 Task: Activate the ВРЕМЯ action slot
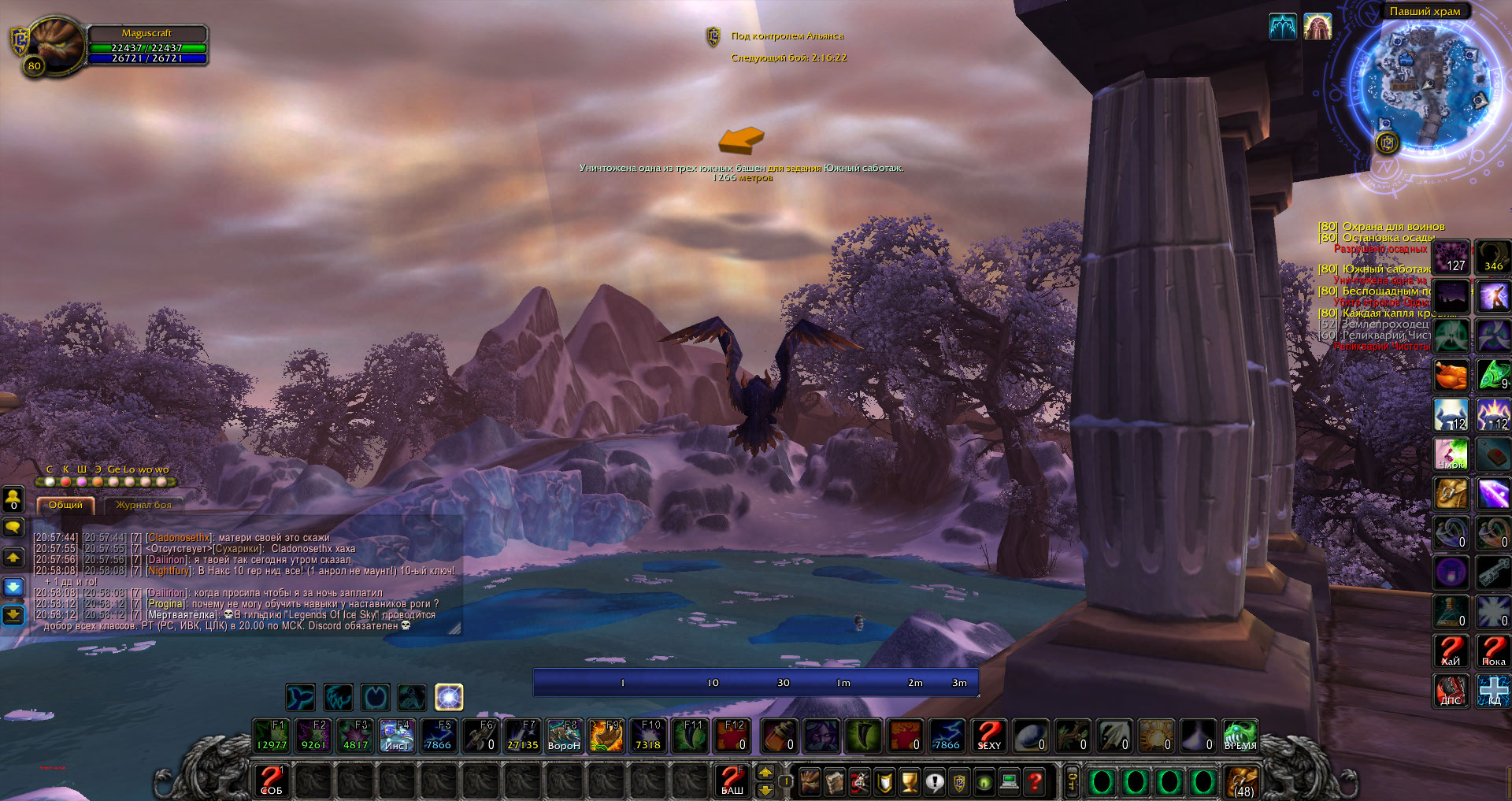(1240, 736)
